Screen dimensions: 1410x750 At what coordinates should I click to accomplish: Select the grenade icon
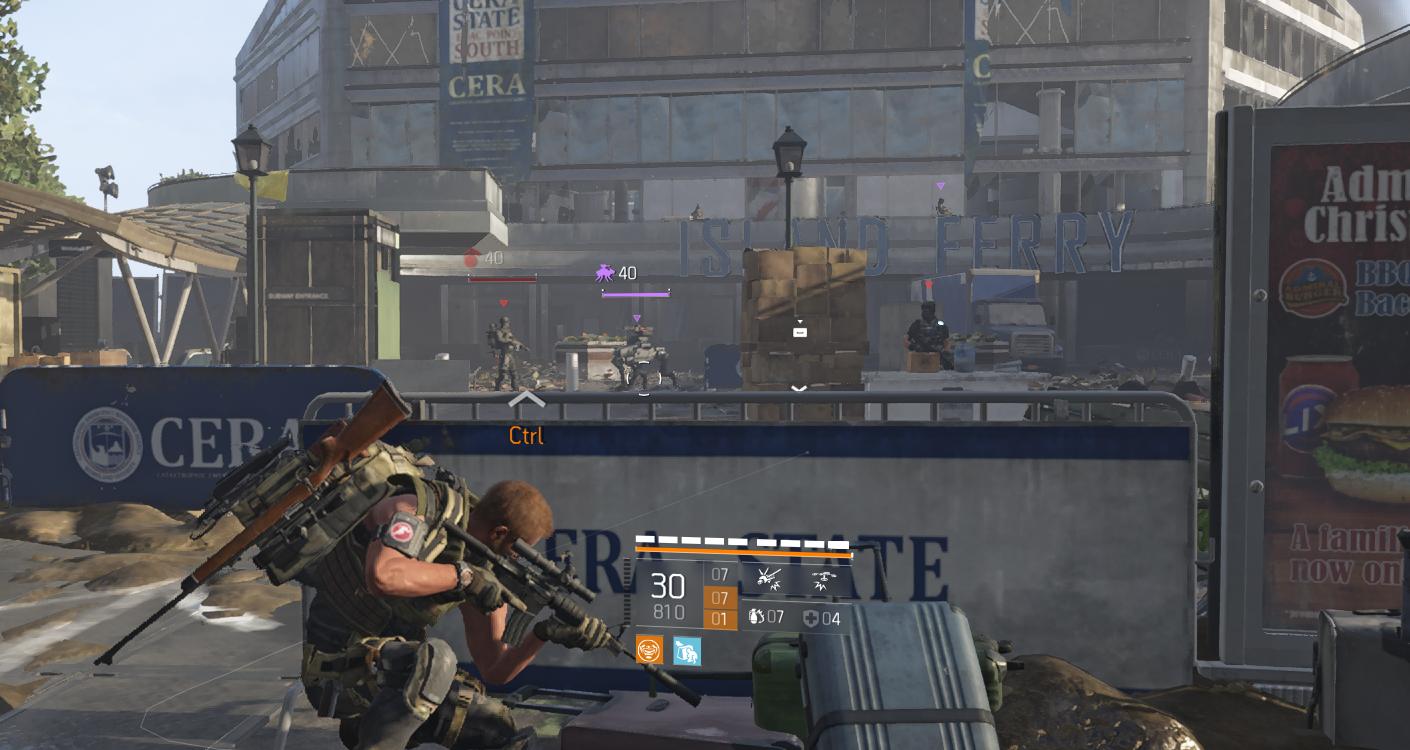pyautogui.click(x=756, y=618)
